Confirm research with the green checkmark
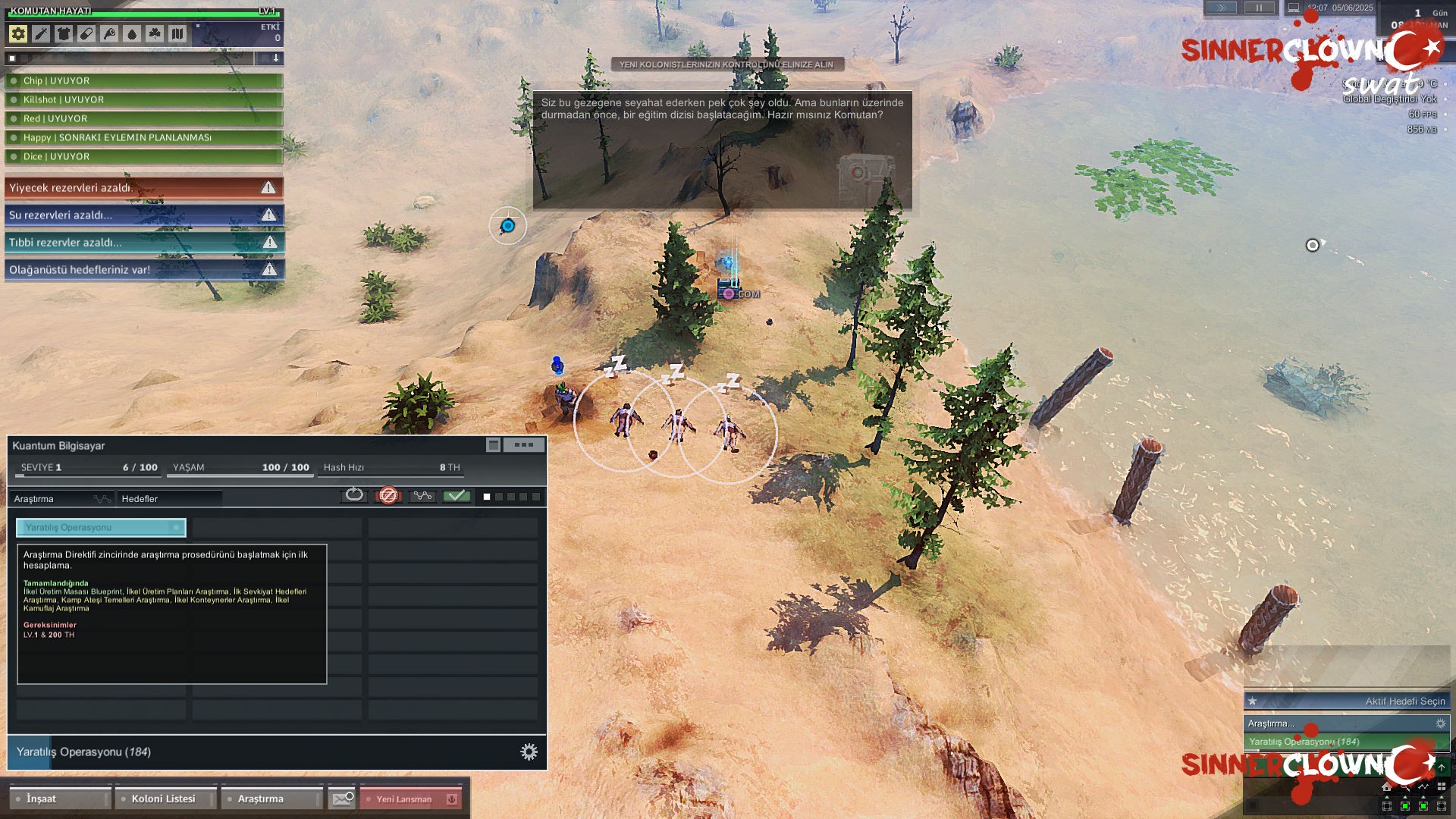This screenshot has height=819, width=1456. tap(457, 496)
